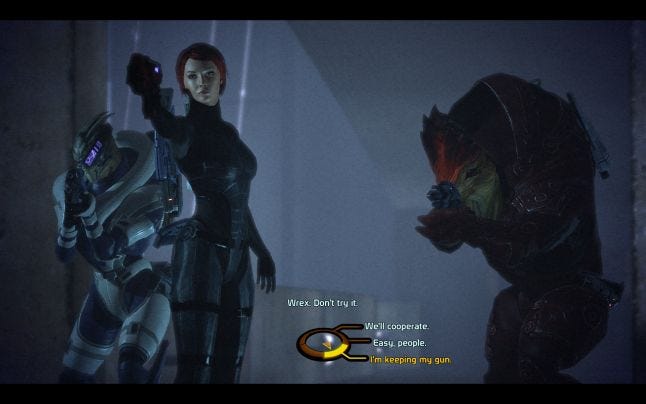The height and width of the screenshot is (404, 646).
Task: Choose the "We'll cooperate." dialogue reply
Action: pos(396,327)
